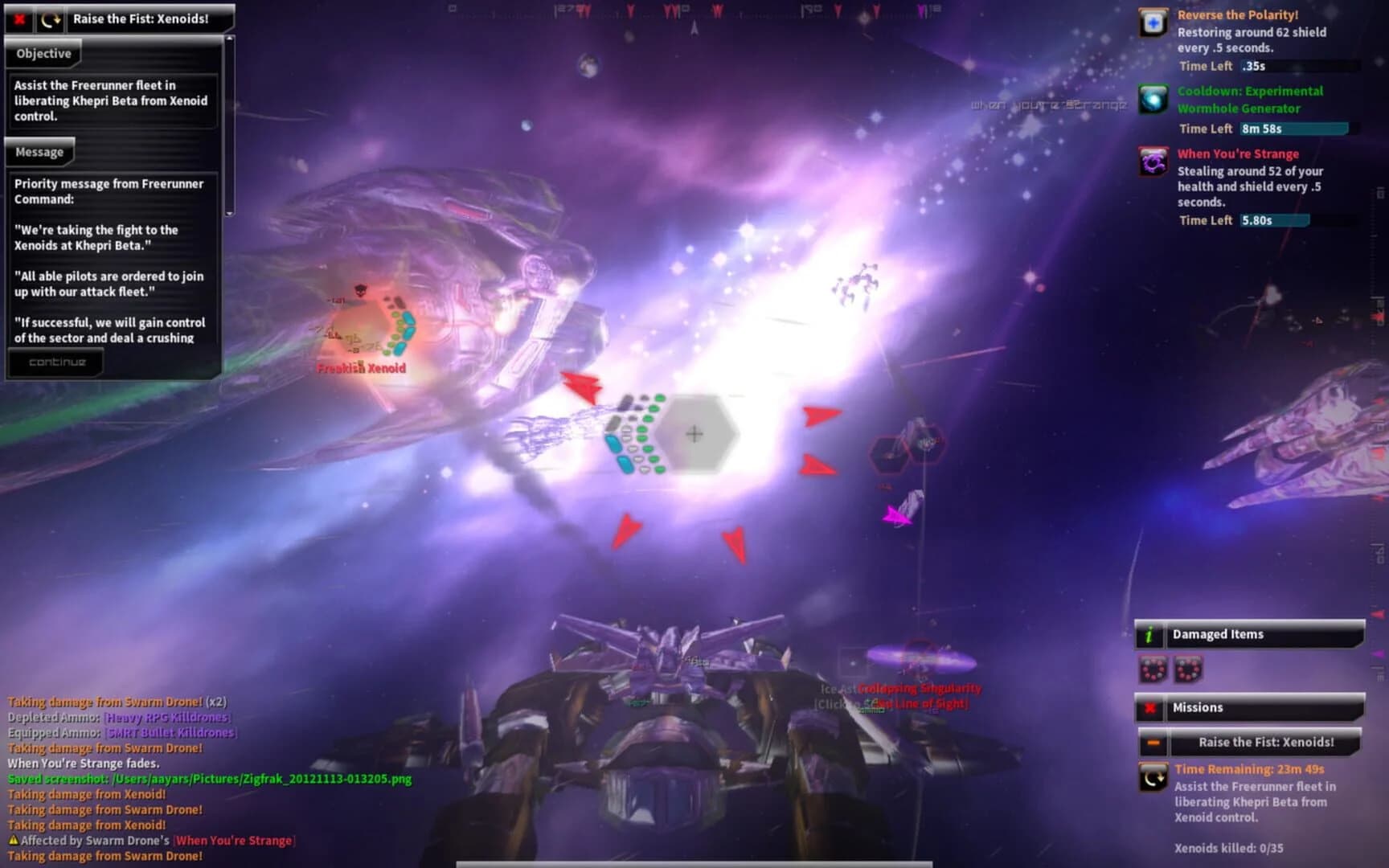
Task: Click the red X icon on the Missions panel
Action: click(x=1151, y=707)
